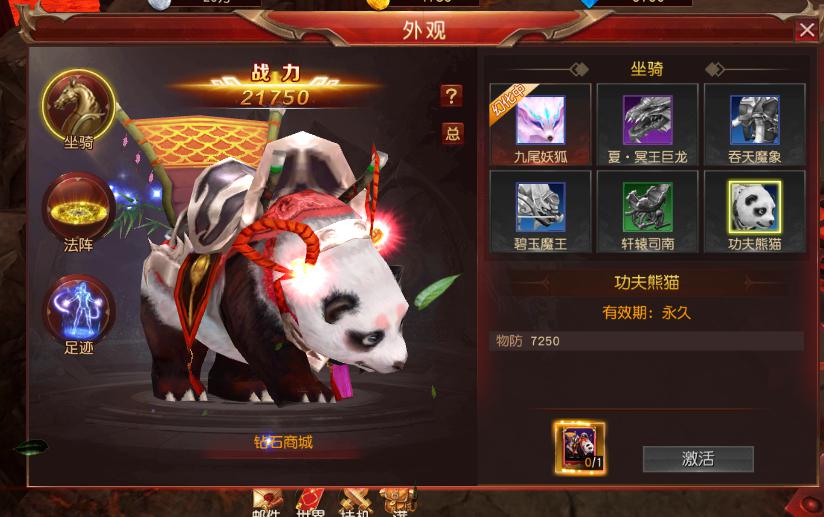Click the 总 summary button
Screen dimensions: 824x517
pos(452,134)
